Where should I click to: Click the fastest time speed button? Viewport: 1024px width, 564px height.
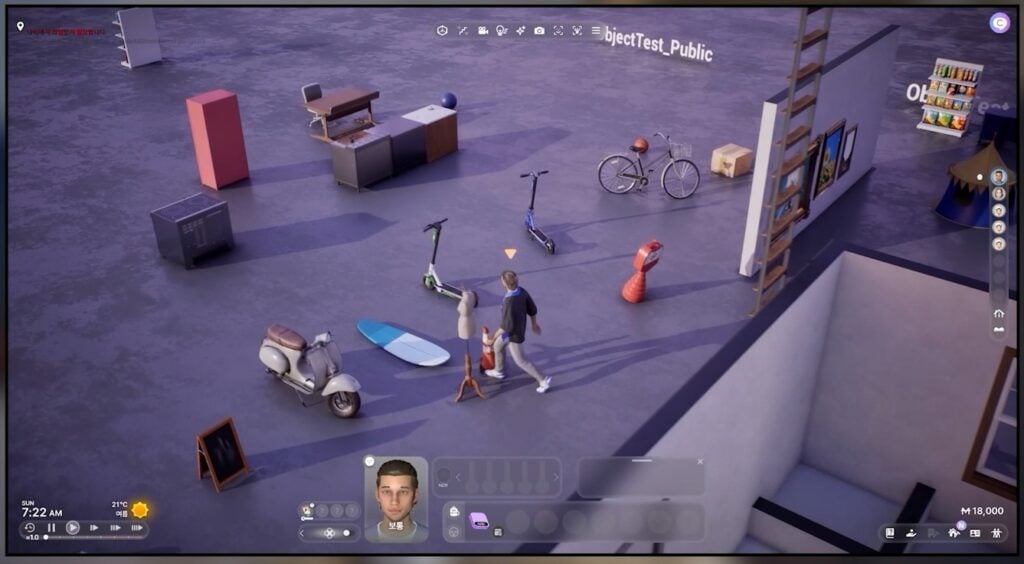pos(136,528)
